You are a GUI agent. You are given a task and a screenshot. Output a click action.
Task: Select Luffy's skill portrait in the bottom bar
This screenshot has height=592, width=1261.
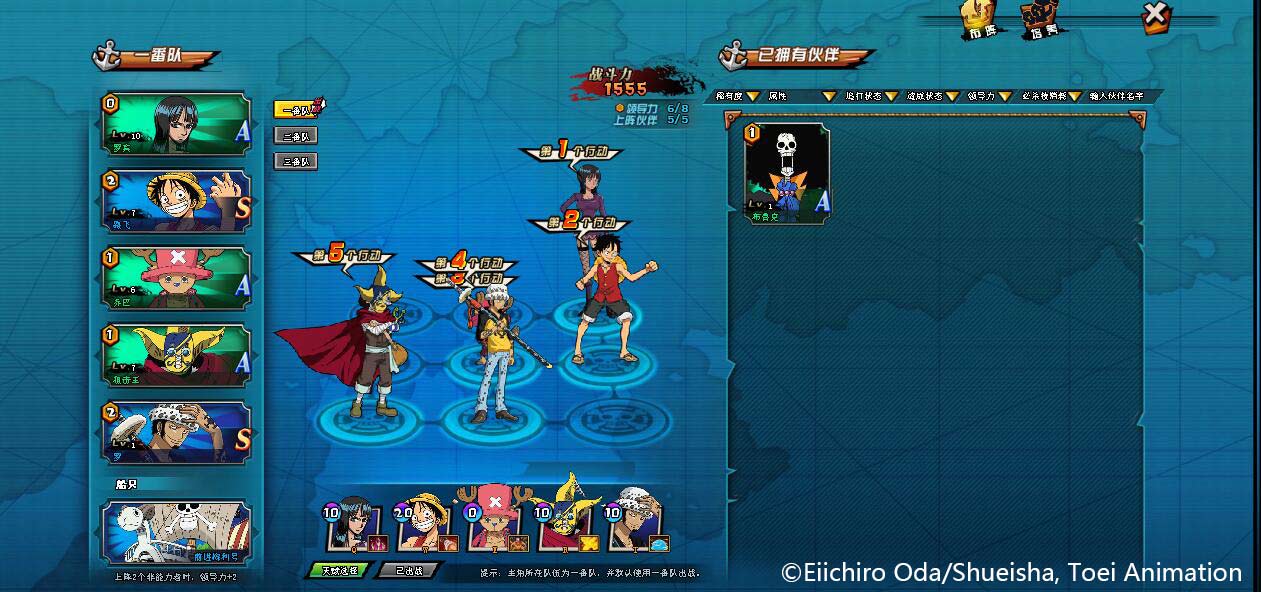coord(425,523)
